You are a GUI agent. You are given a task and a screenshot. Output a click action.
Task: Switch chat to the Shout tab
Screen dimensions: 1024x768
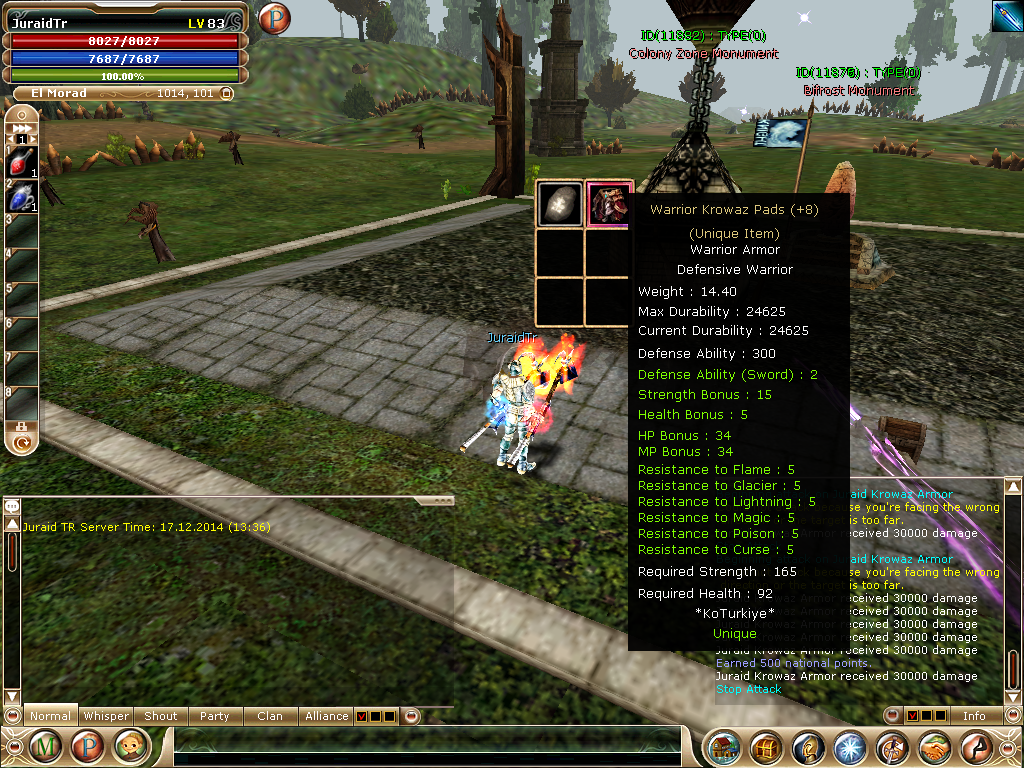(x=161, y=716)
